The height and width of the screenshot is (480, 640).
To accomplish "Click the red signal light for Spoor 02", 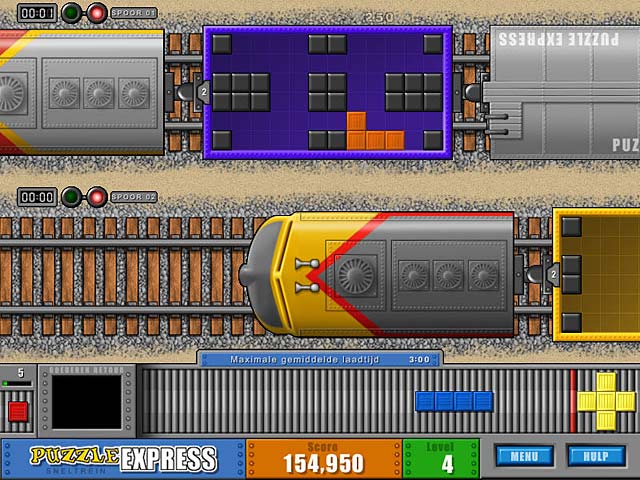I will coord(96,197).
